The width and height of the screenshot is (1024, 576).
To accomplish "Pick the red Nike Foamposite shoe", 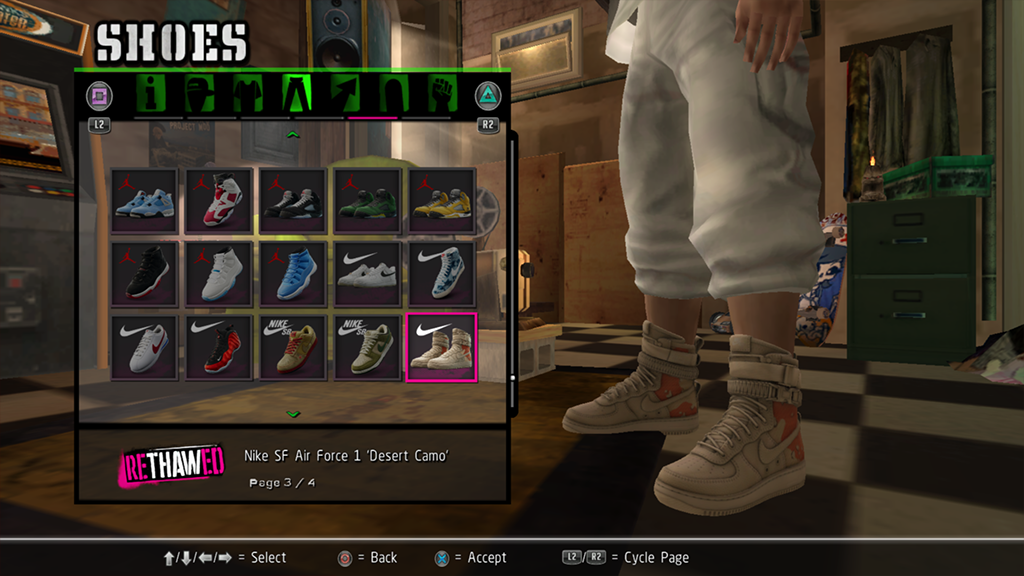I will coord(219,347).
